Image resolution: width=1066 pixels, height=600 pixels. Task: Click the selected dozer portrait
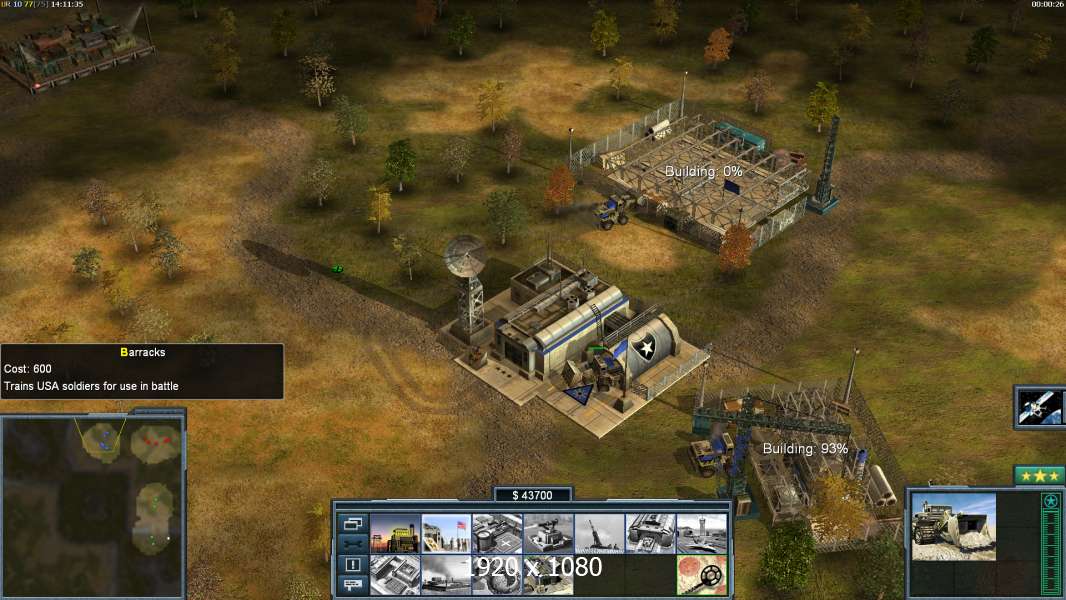pyautogui.click(x=953, y=525)
